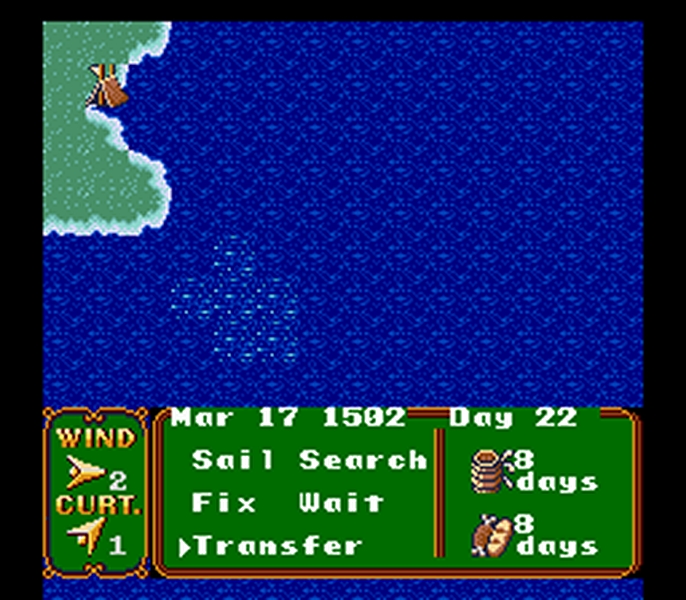
Task: Choose the Search command
Action: (362, 460)
